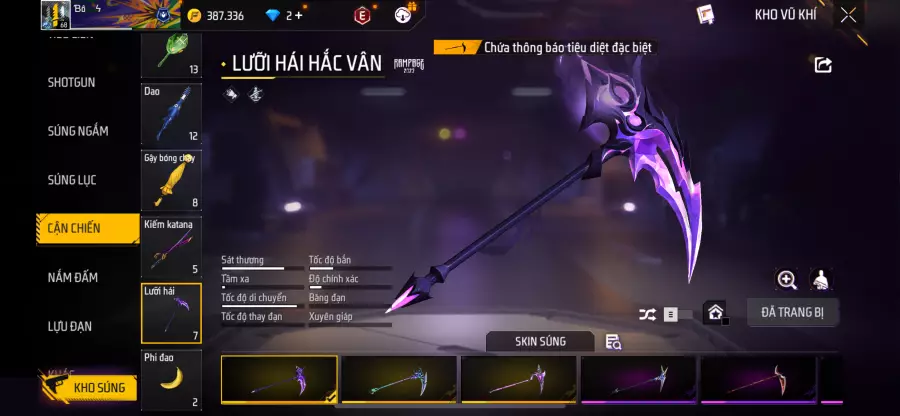Click the ĐÃ TRANG BỊ button
900x416 pixels.
tap(792, 312)
